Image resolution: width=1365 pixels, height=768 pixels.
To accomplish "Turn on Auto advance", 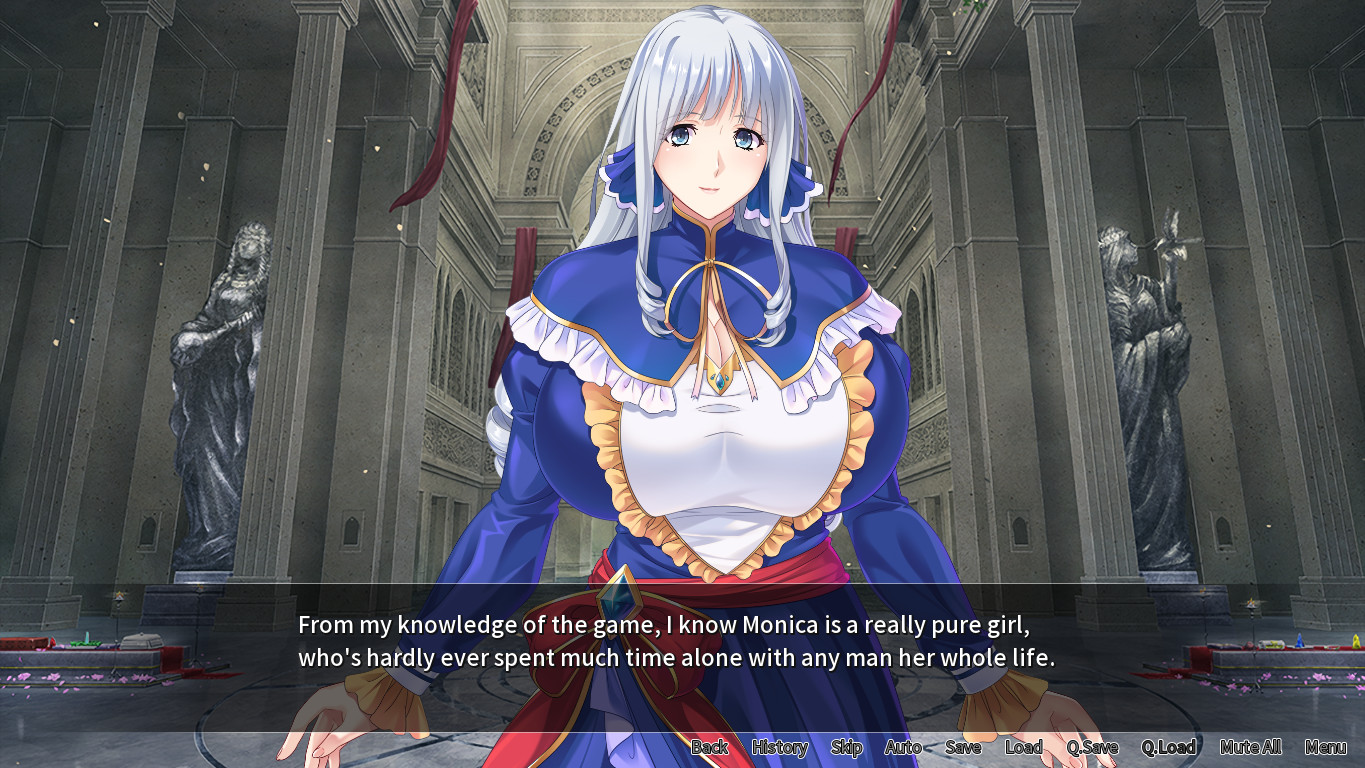I will pos(903,747).
